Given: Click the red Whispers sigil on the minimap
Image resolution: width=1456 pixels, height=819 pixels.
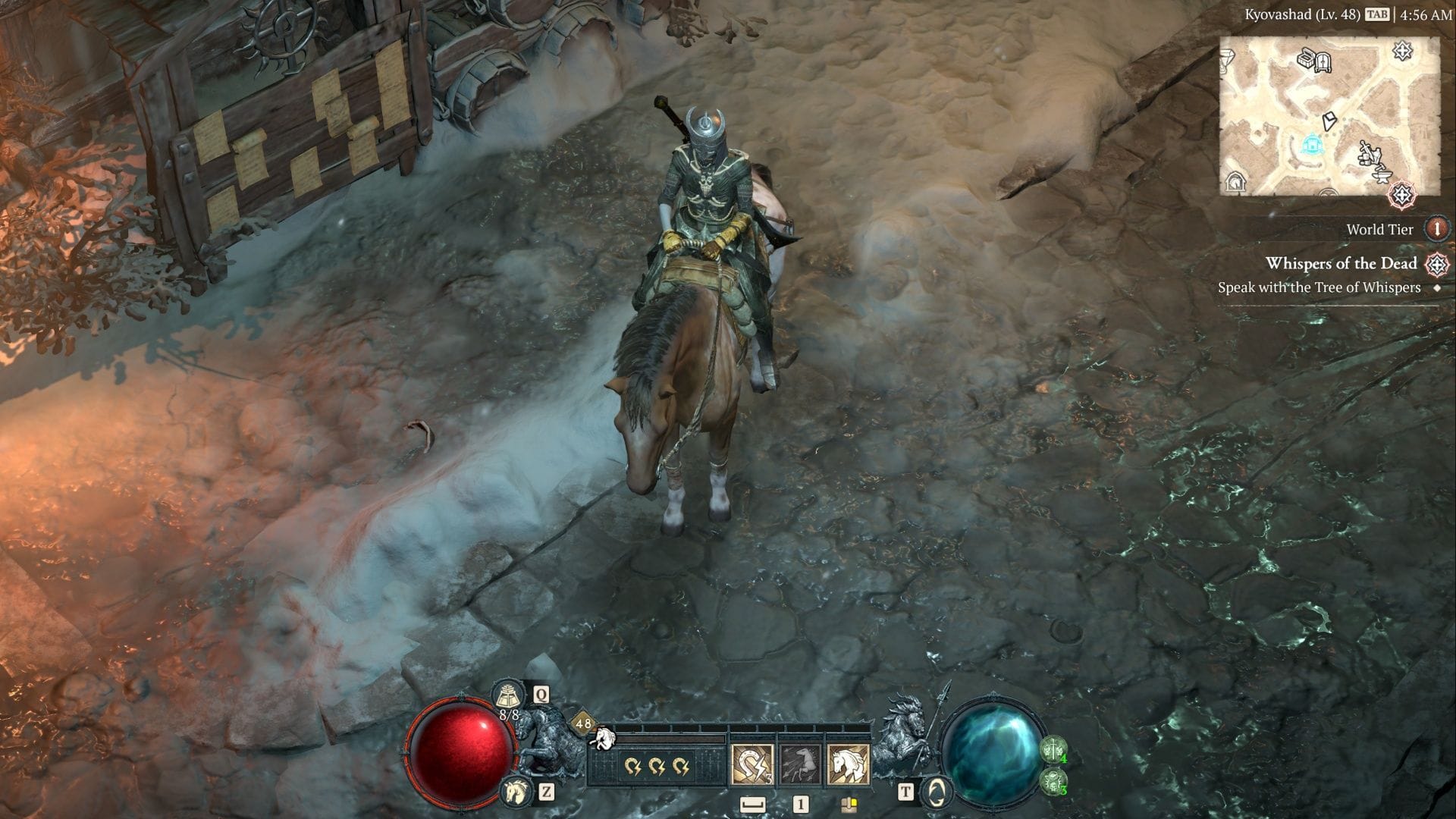Looking at the screenshot, I should 1401,194.
